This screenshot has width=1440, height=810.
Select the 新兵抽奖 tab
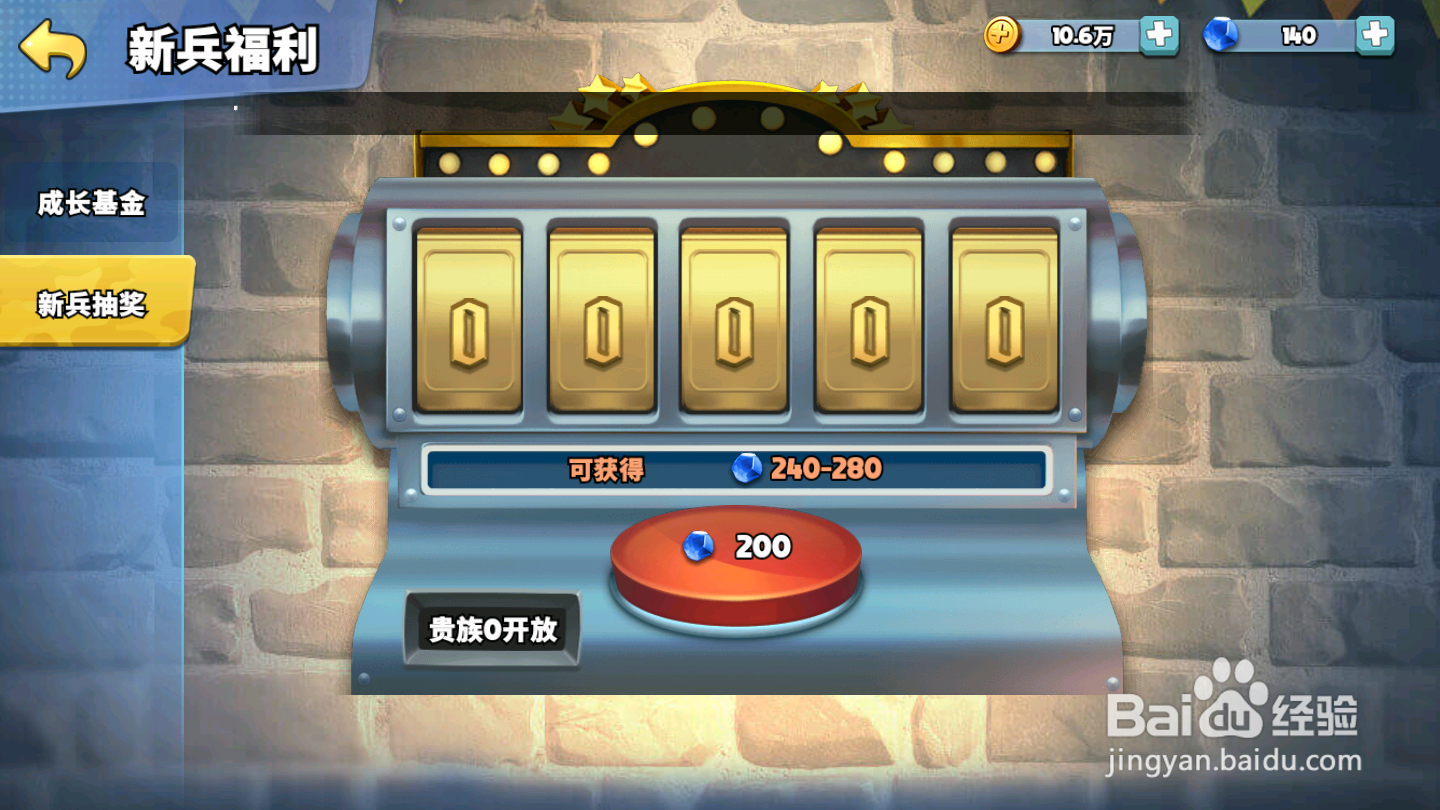(90, 302)
